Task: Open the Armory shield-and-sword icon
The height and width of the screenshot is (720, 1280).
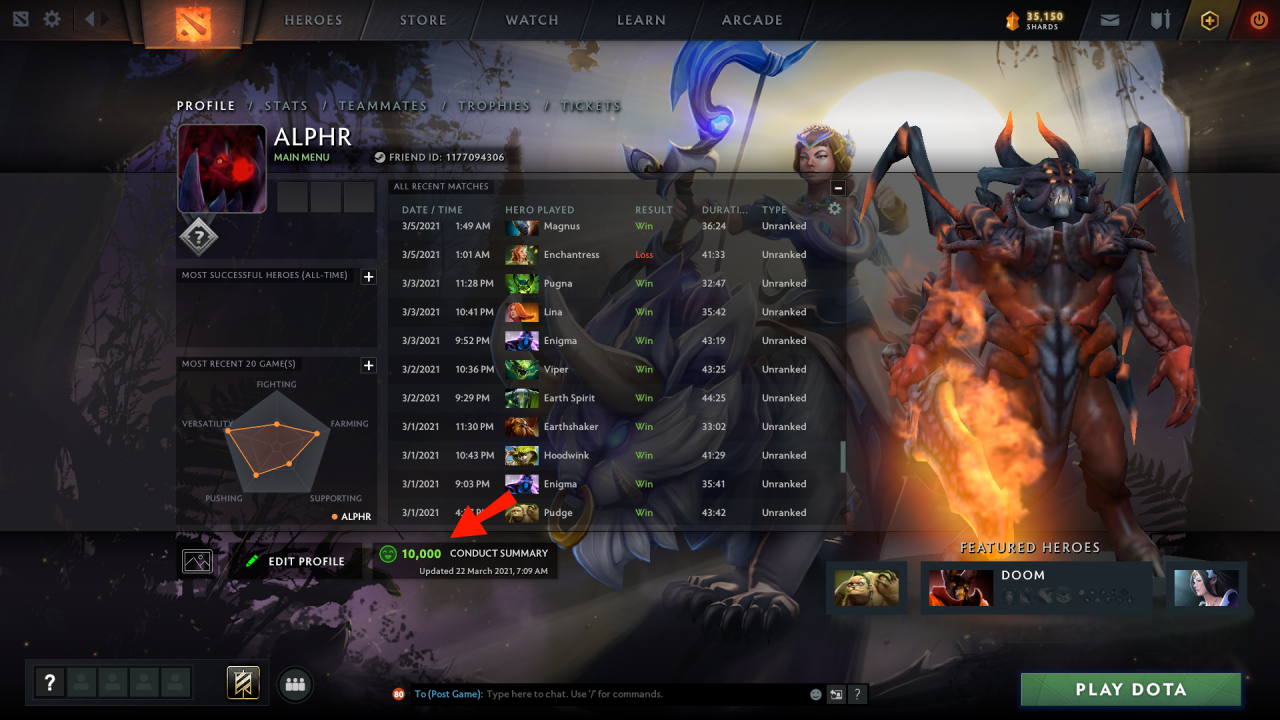Action: [1159, 19]
